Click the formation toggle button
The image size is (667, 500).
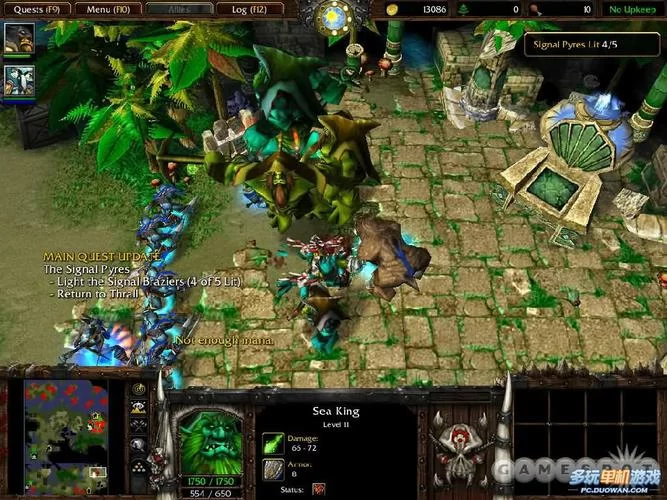coord(140,463)
